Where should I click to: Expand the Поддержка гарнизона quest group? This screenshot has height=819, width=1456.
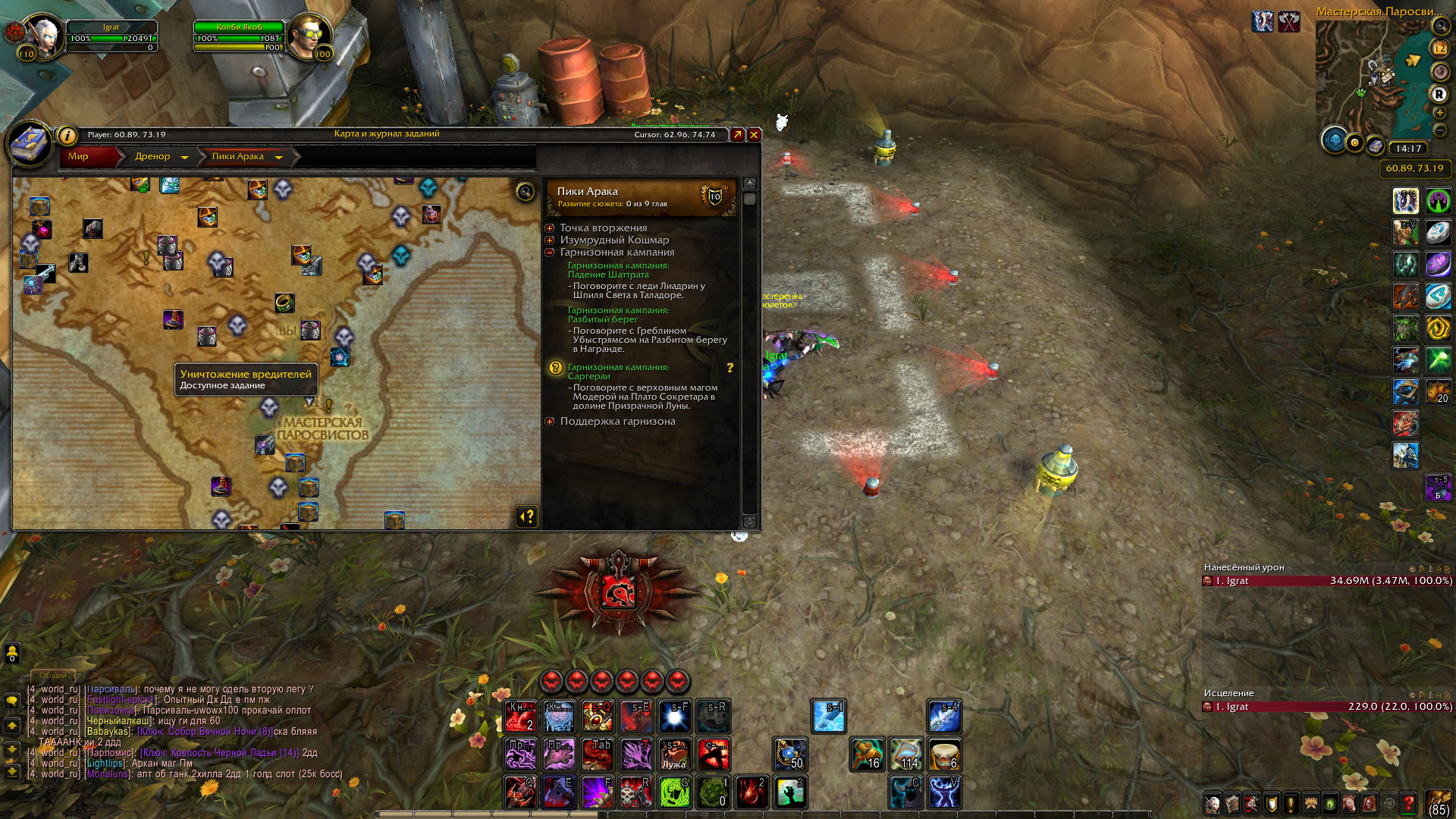(x=550, y=422)
